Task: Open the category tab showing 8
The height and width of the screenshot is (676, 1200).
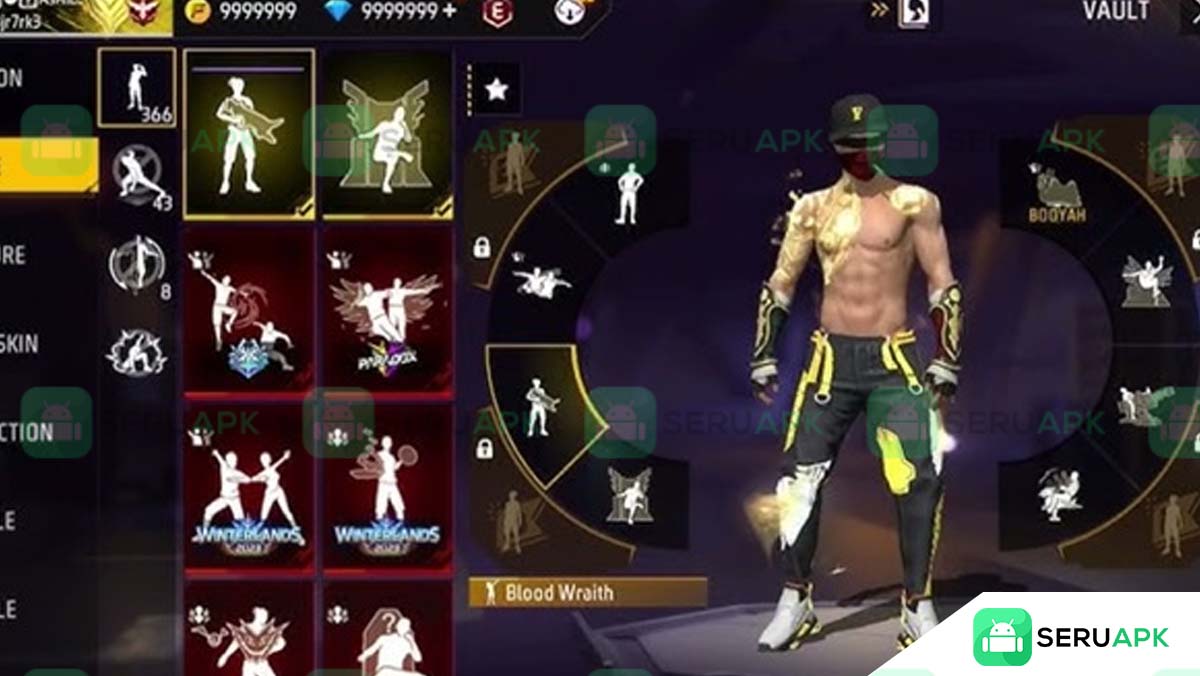Action: coord(138,266)
